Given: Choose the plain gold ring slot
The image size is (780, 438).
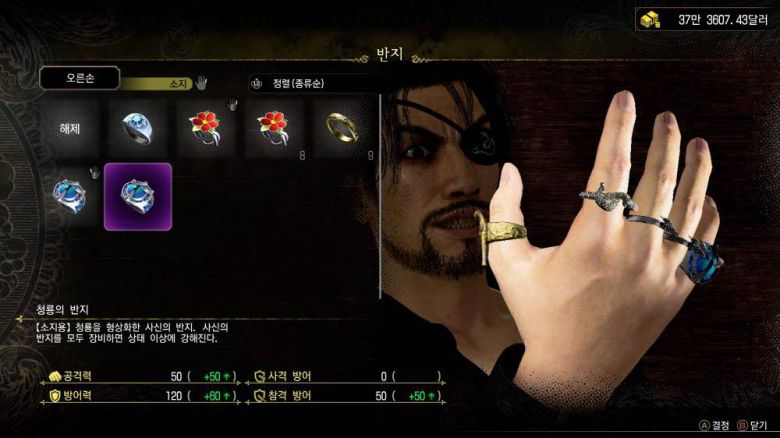Looking at the screenshot, I should pos(340,129).
